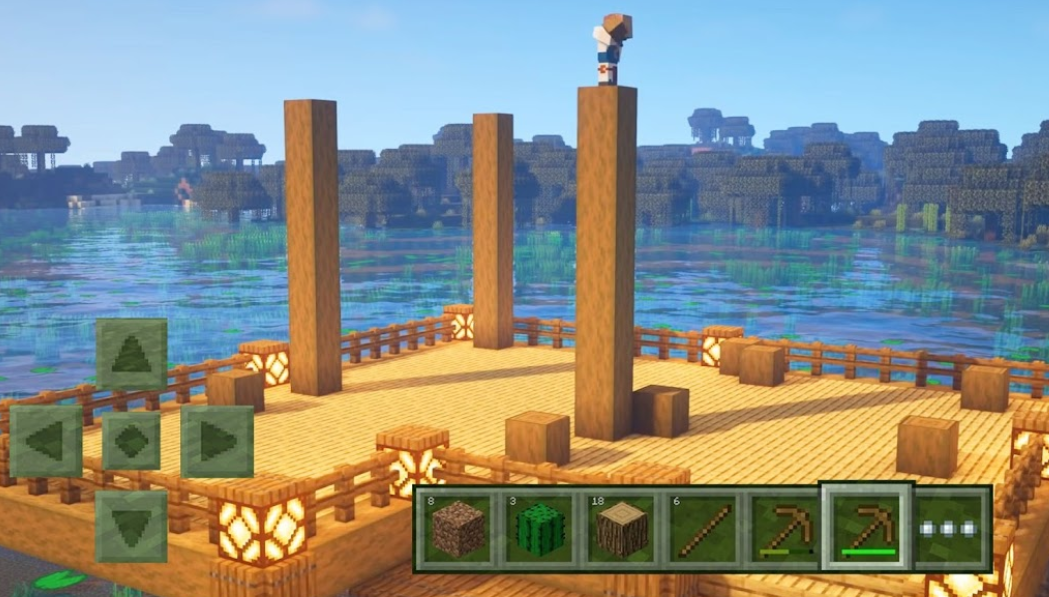
Task: Click the highlighted wooden pickaxe slot
Action: 866,527
